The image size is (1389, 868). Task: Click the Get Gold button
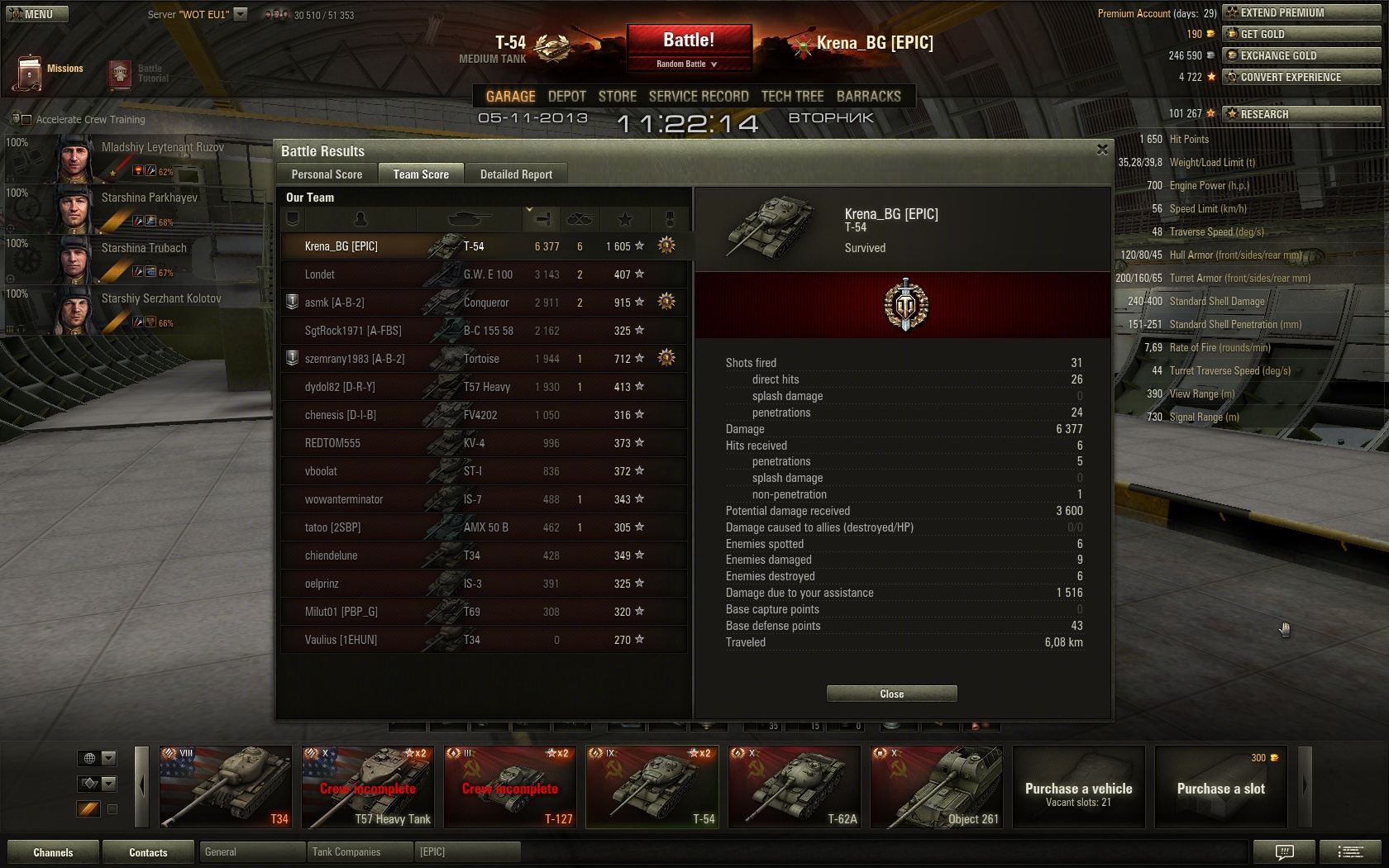point(1301,34)
